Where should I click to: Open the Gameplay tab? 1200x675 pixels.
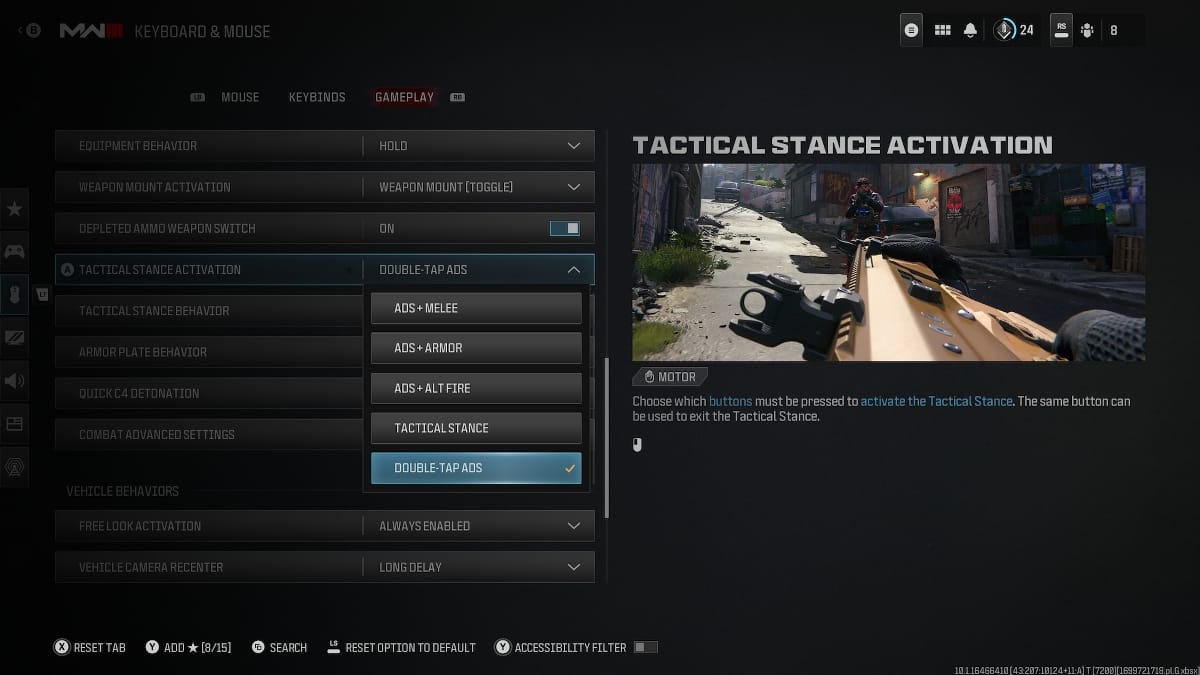404,97
